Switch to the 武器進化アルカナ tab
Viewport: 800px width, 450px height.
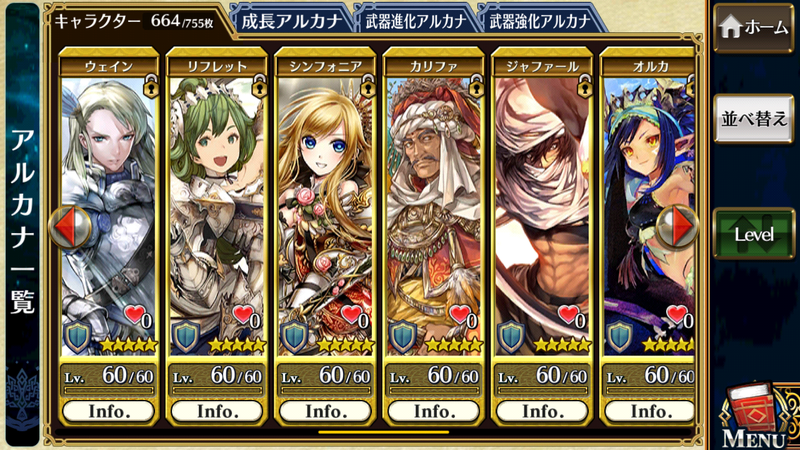(414, 19)
